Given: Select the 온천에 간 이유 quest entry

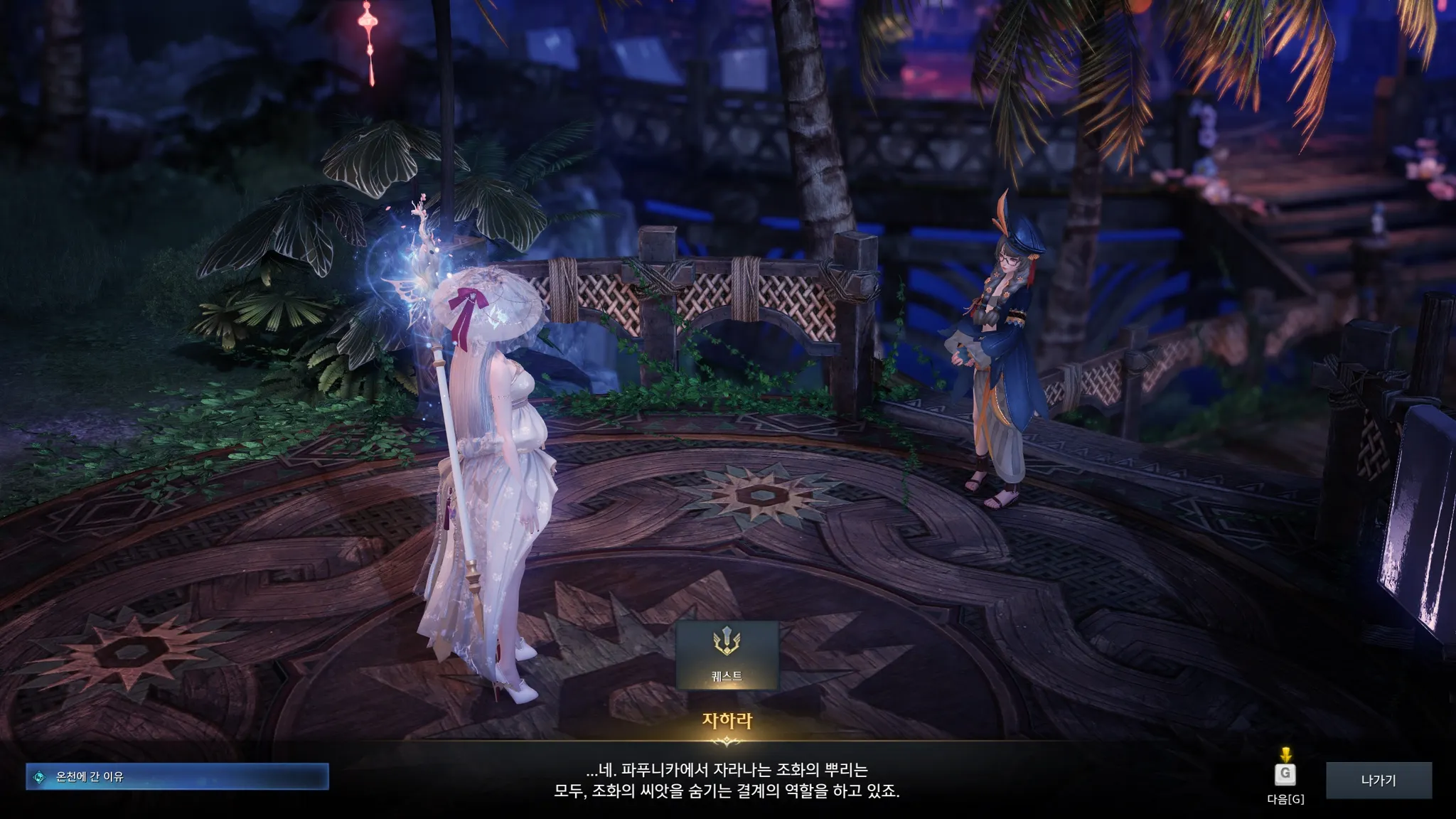Looking at the screenshot, I should tap(177, 777).
